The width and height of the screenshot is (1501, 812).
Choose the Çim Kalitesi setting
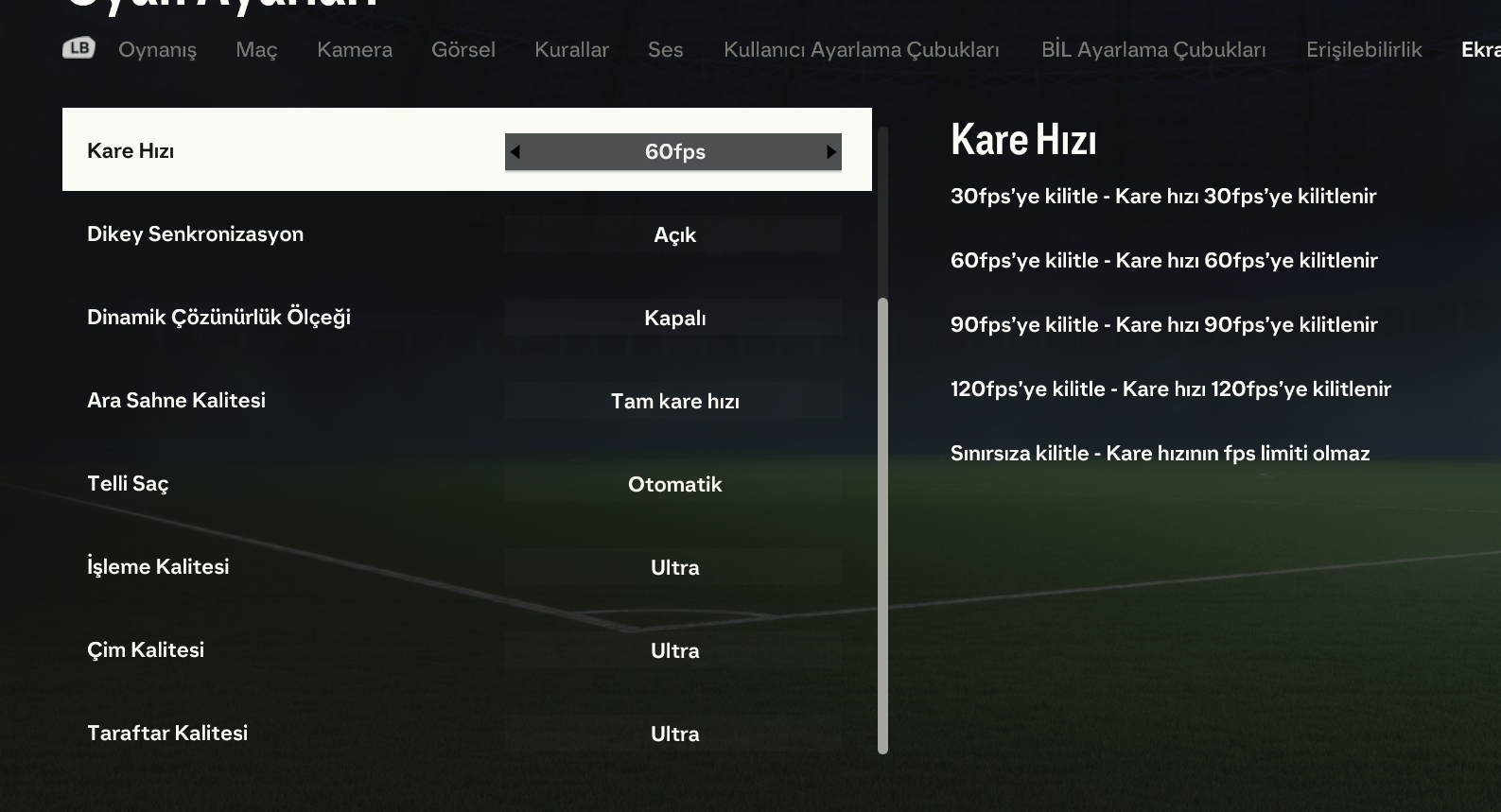click(x=466, y=650)
